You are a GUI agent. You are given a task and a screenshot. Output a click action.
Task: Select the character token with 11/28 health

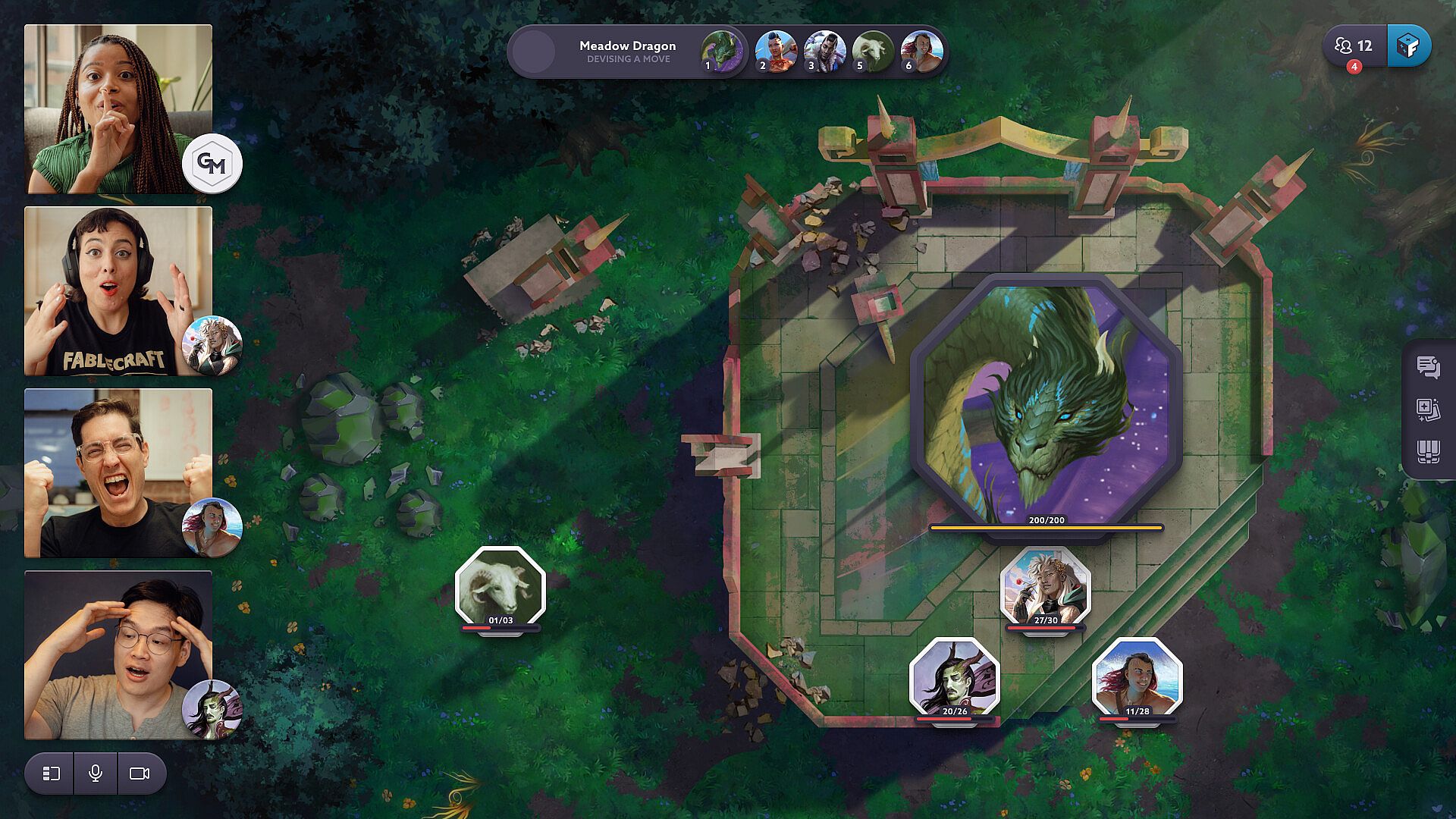point(1137,677)
